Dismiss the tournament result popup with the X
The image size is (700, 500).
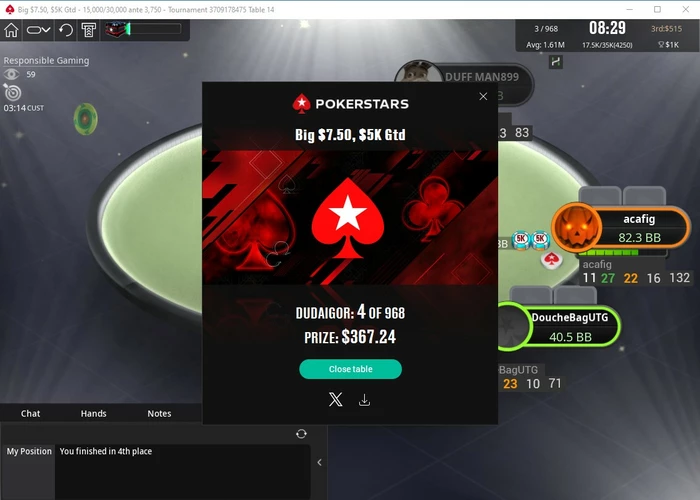tap(483, 97)
